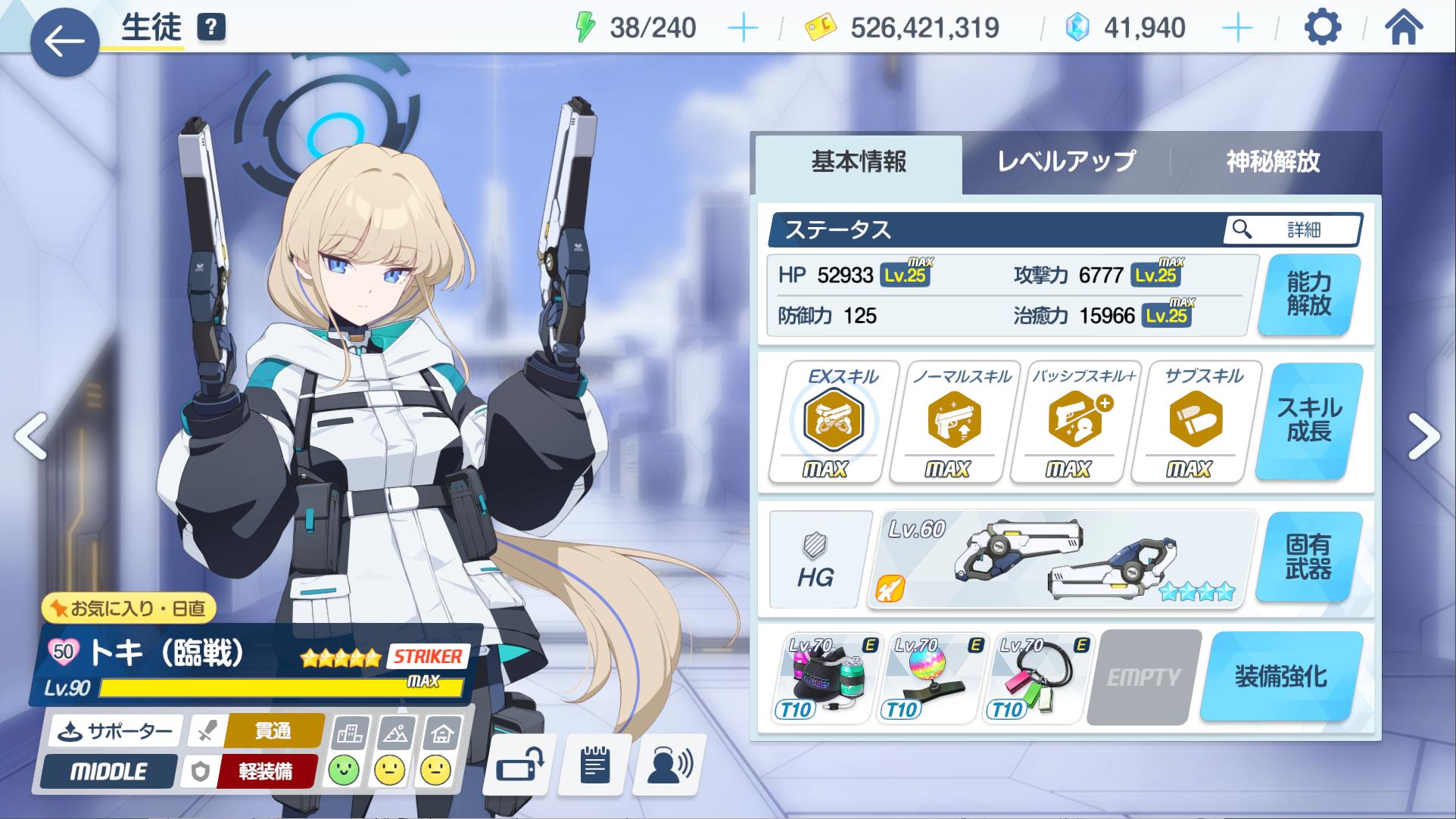Open the help question mark icon
Viewport: 1456px width, 819px height.
(x=211, y=28)
